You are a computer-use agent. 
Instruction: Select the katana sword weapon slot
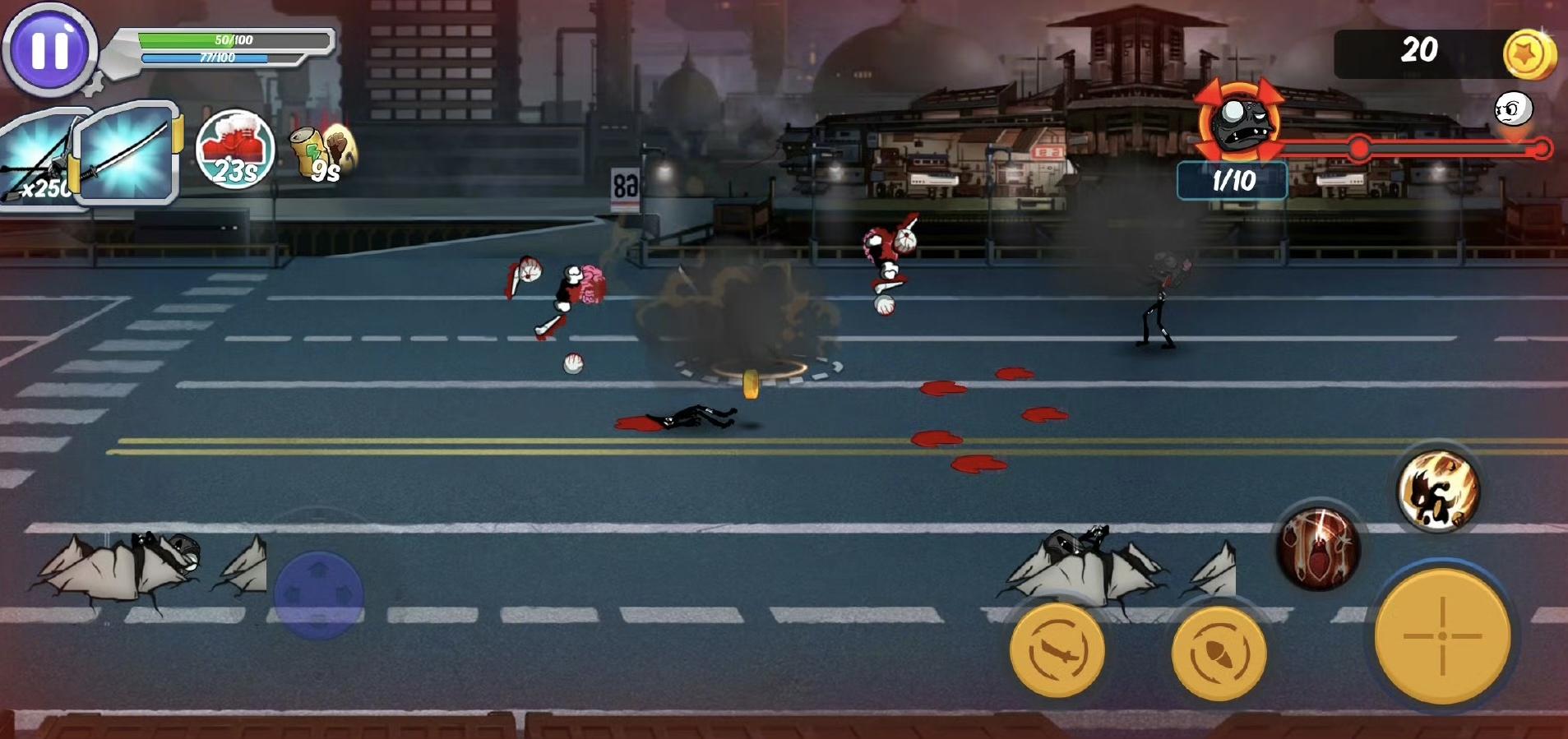point(127,153)
